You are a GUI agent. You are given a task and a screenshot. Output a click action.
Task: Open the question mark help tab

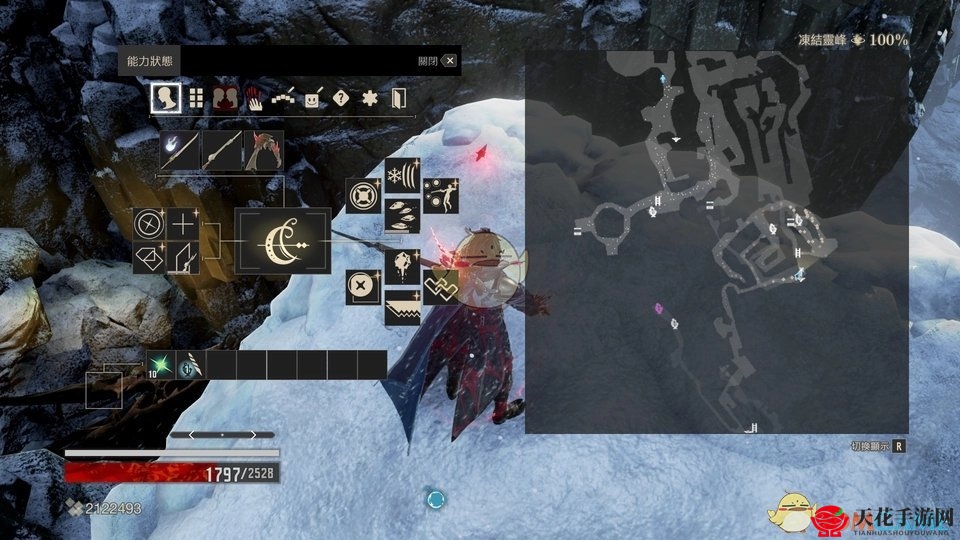click(341, 99)
